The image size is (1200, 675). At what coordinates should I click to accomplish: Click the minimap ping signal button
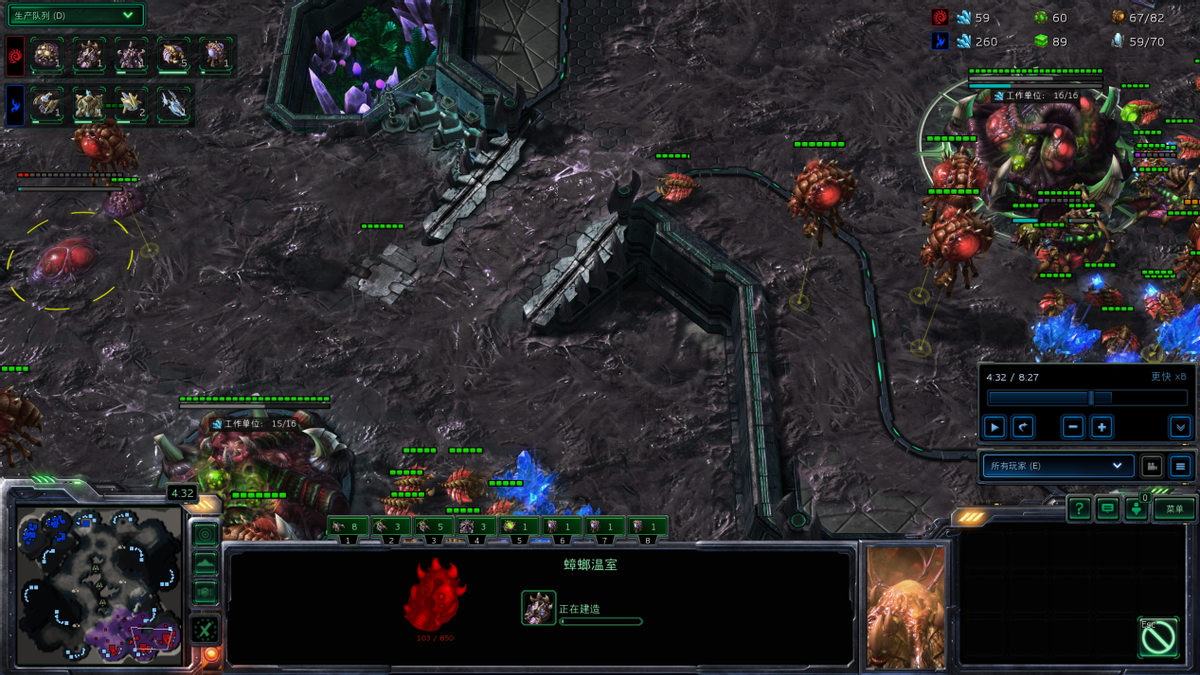(205, 534)
